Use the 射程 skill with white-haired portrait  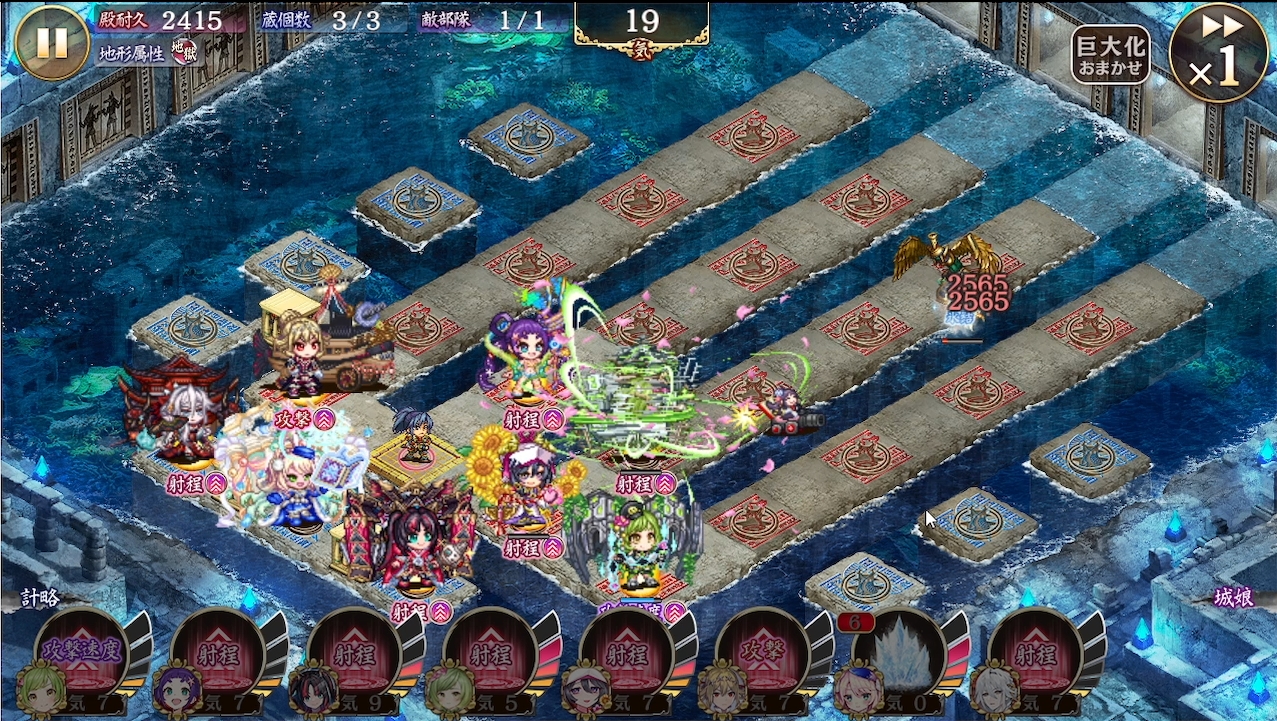(1035, 655)
